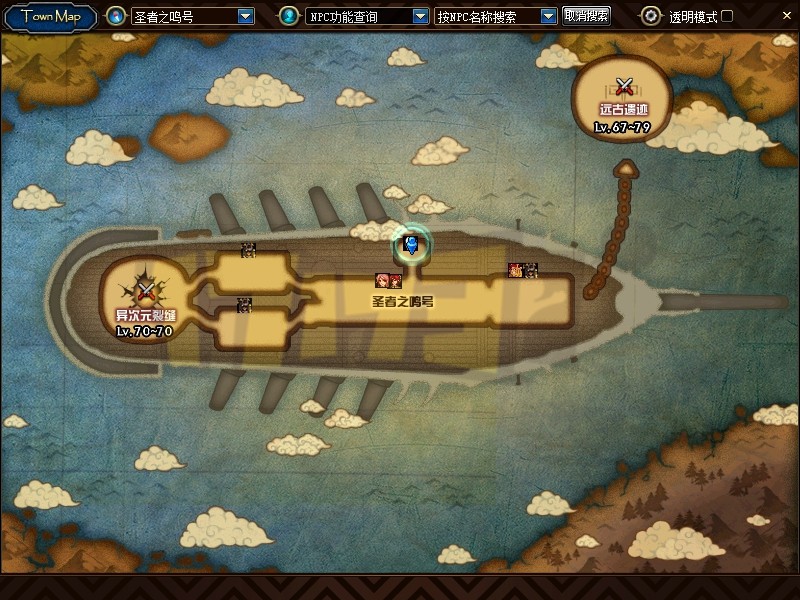
Task: Open the 圣者之鸣号 town dropdown
Action: (x=246, y=16)
